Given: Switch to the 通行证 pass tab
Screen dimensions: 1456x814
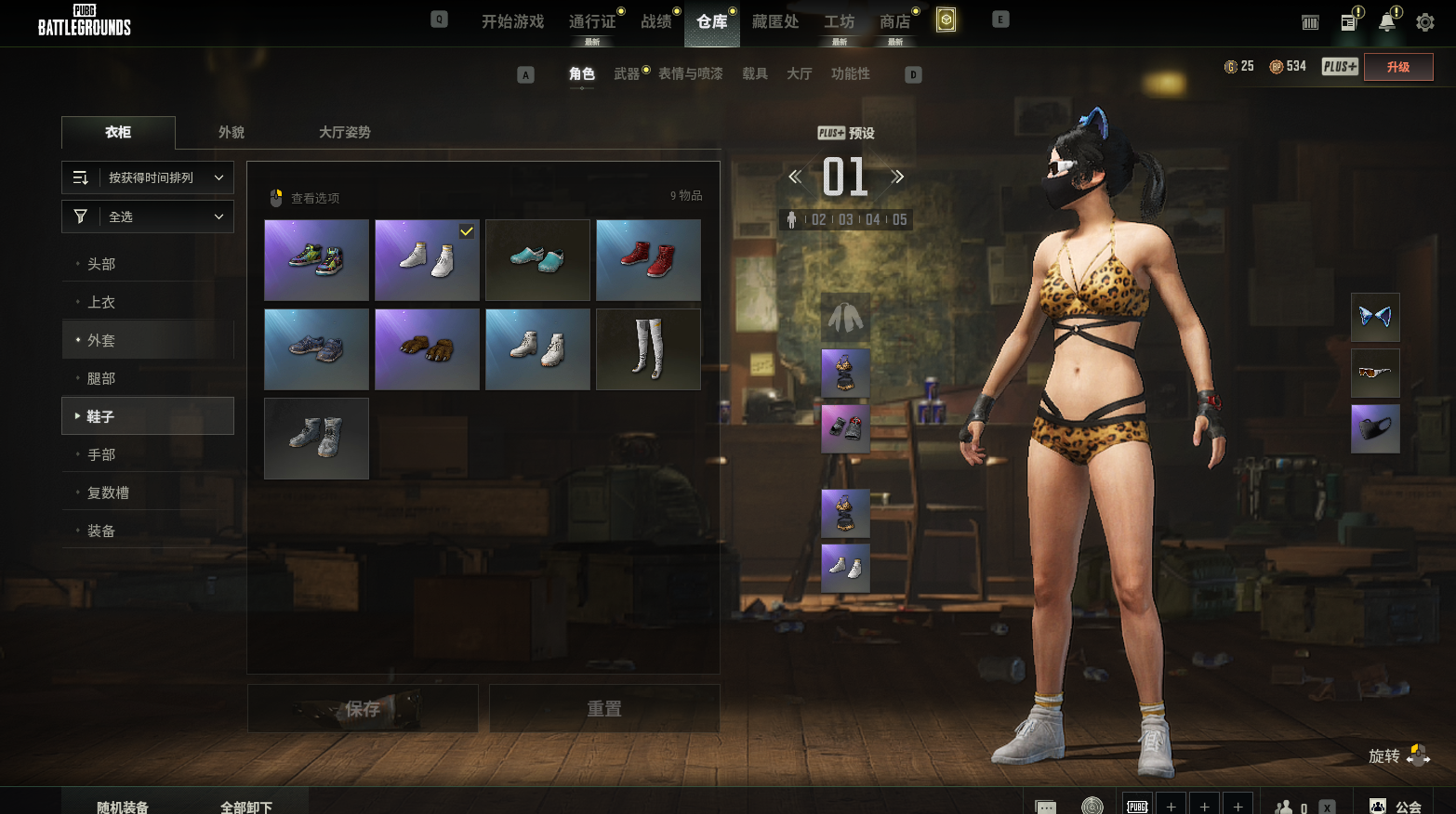Looking at the screenshot, I should pos(592,21).
